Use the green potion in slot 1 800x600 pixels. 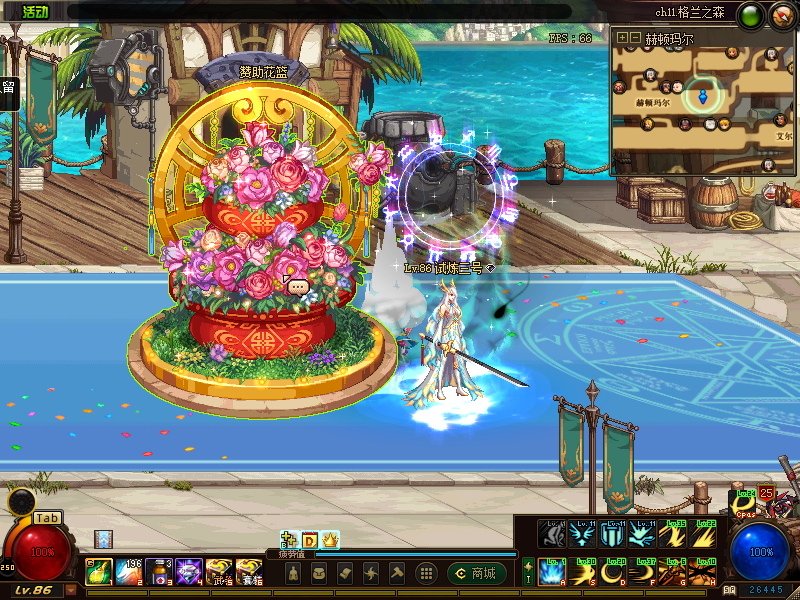coord(97,573)
